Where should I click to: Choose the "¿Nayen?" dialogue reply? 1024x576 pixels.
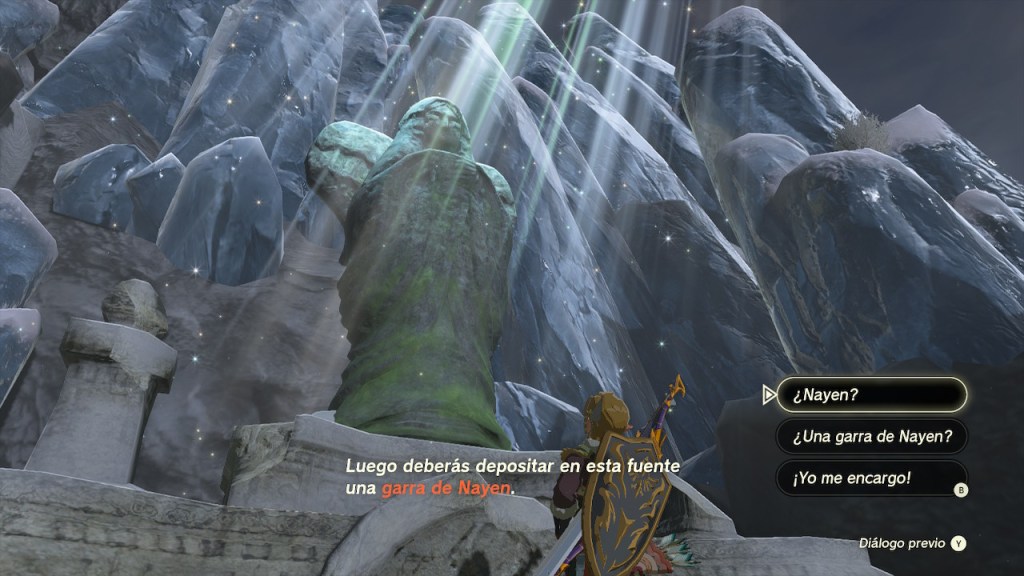point(871,394)
